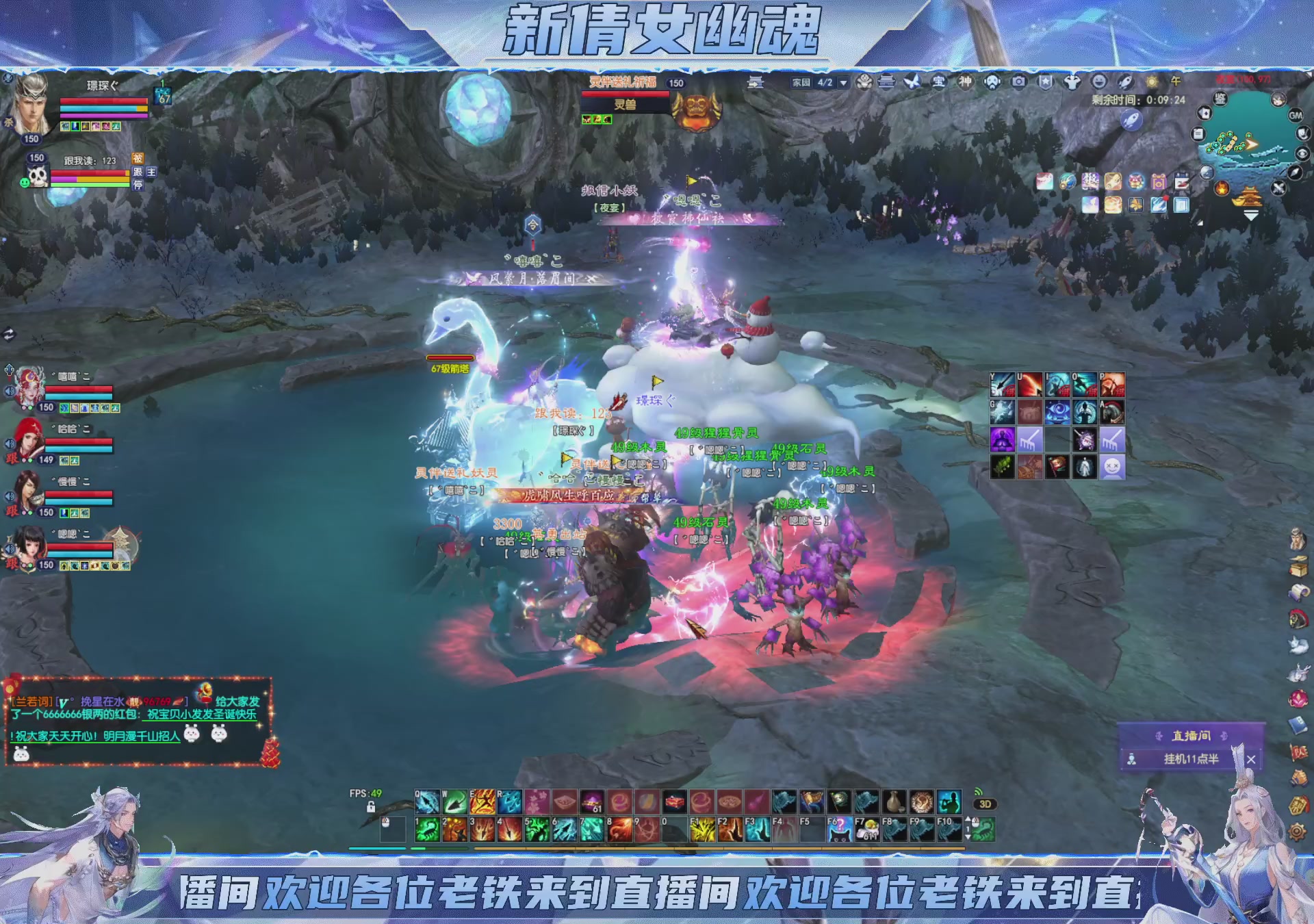Click the 神 deity icon on the top bar
Screen dimensions: 1314x924
pyautogui.click(x=965, y=81)
